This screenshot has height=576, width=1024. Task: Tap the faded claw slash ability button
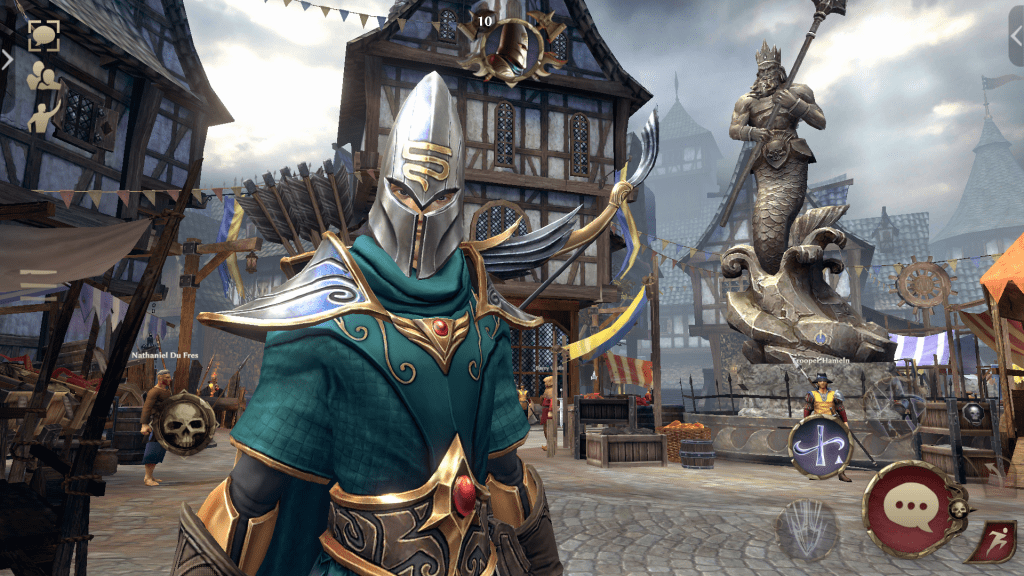(806, 526)
